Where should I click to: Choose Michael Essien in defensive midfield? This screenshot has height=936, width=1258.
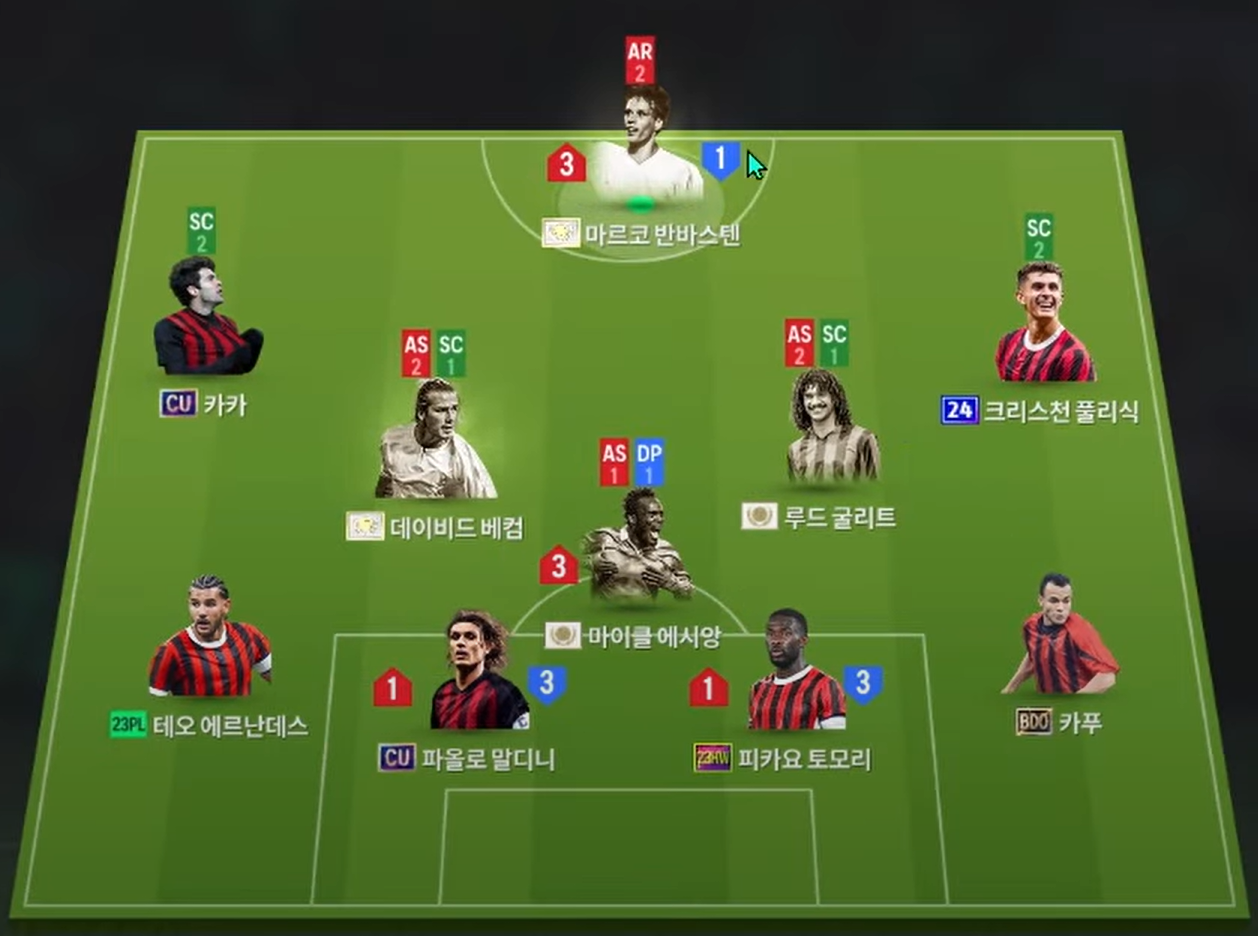638,548
